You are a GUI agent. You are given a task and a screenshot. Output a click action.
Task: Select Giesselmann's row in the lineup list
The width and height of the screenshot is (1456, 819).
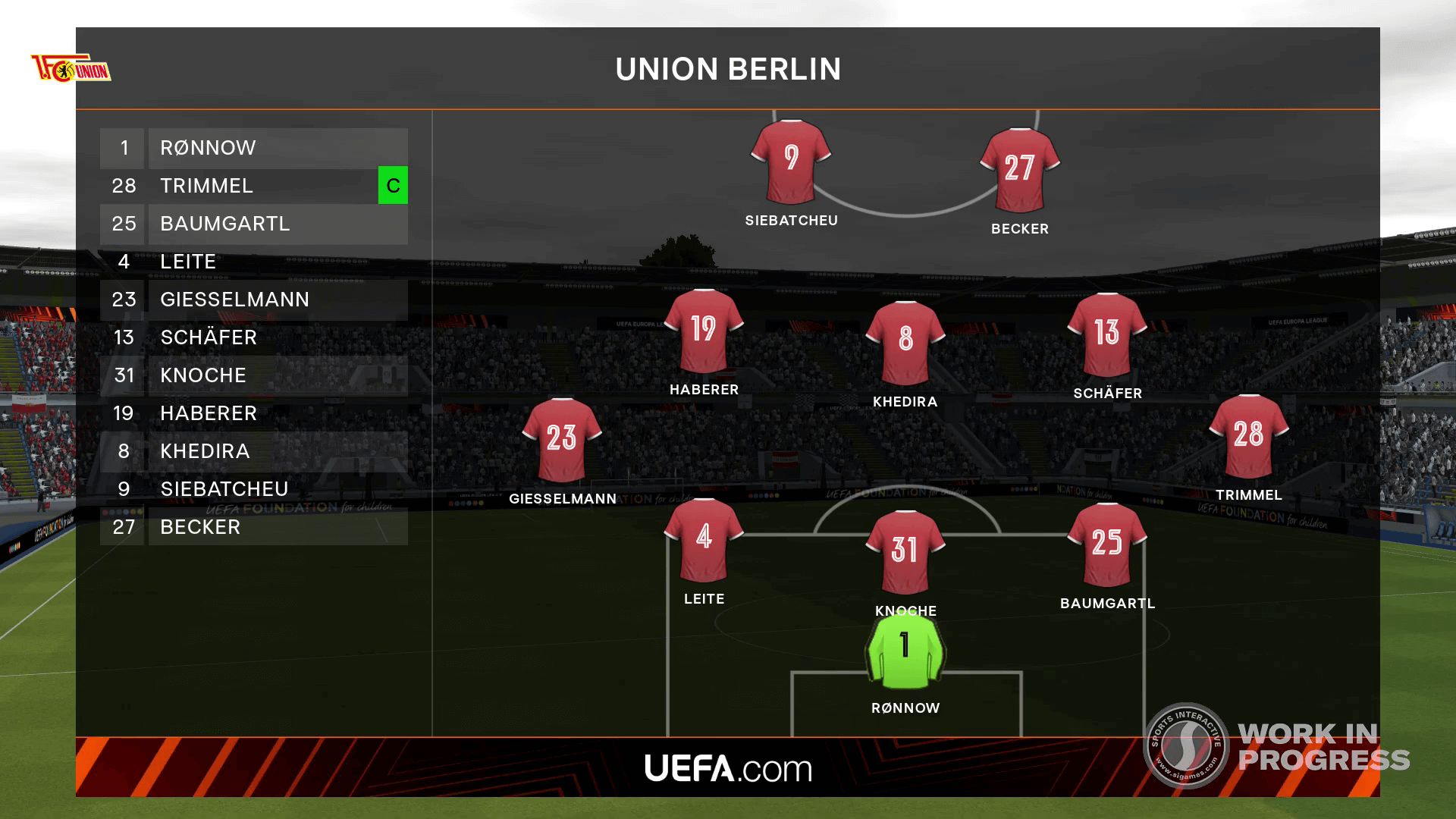[254, 300]
